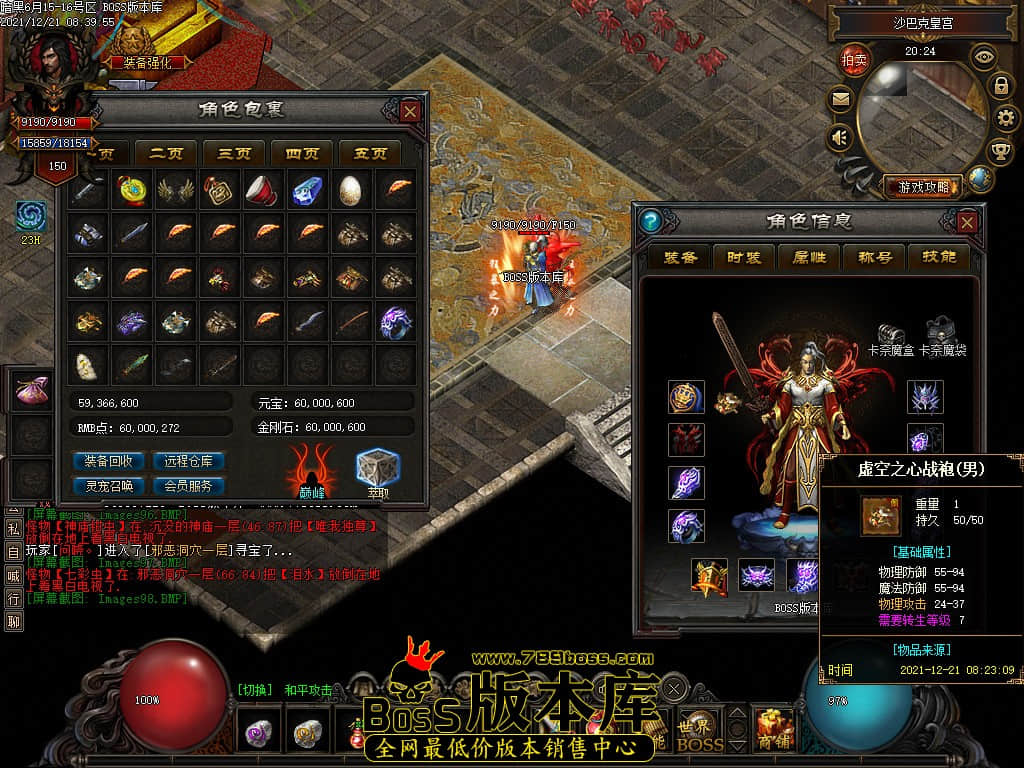Close the 角色包裹 inventory window
The width and height of the screenshot is (1024, 768).
(410, 111)
